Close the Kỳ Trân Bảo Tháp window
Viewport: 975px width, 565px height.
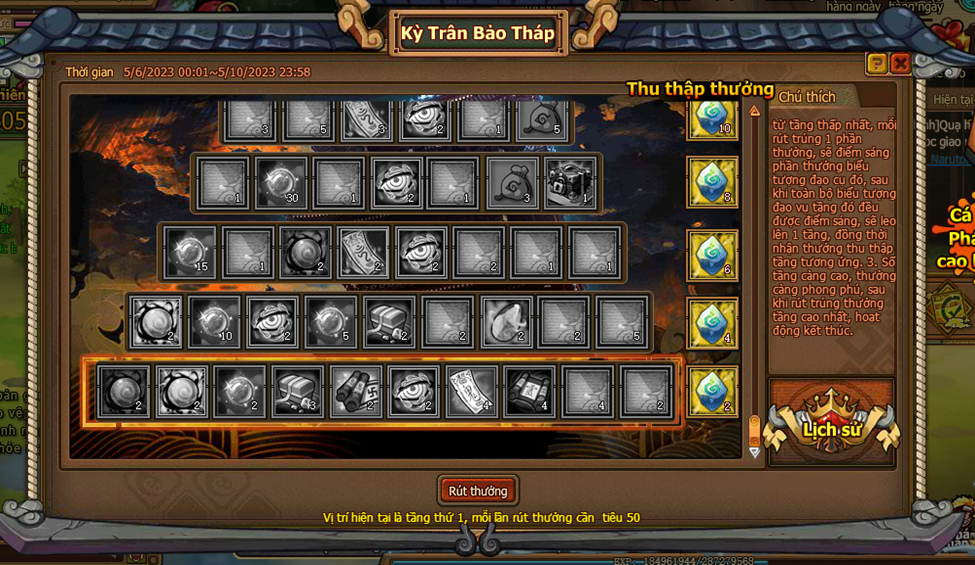900,63
